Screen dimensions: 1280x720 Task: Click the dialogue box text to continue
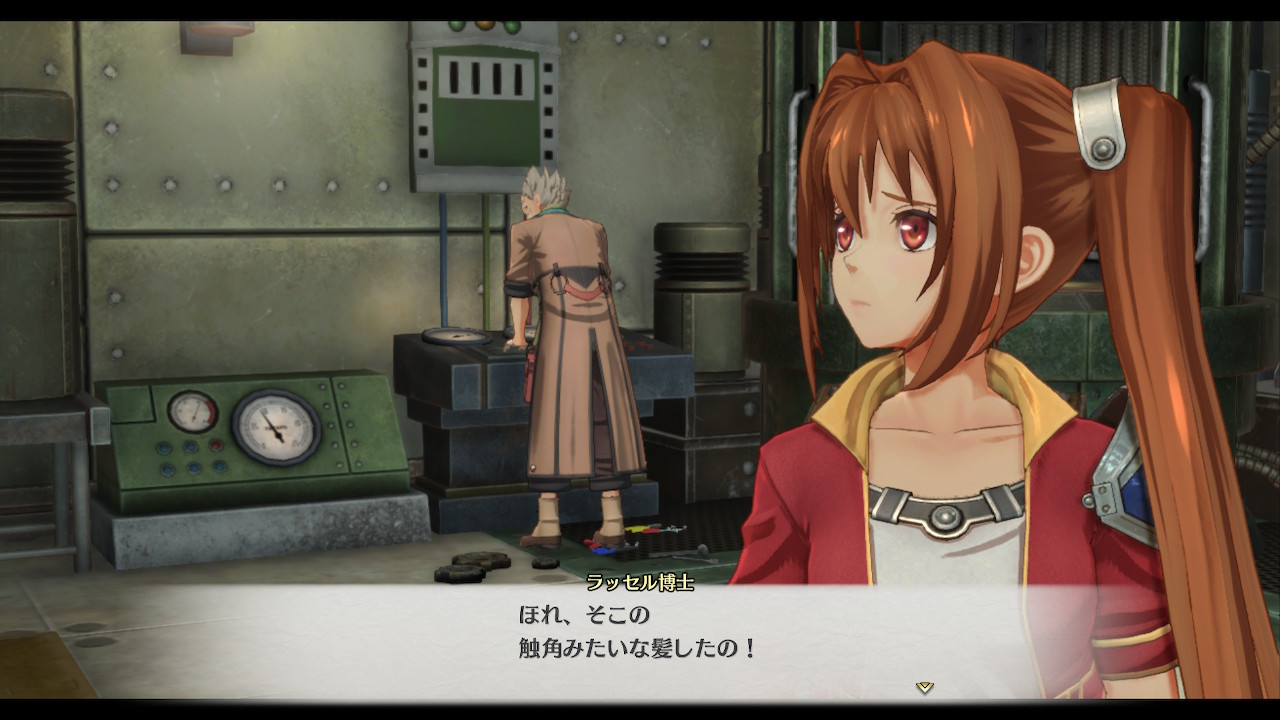[637, 631]
